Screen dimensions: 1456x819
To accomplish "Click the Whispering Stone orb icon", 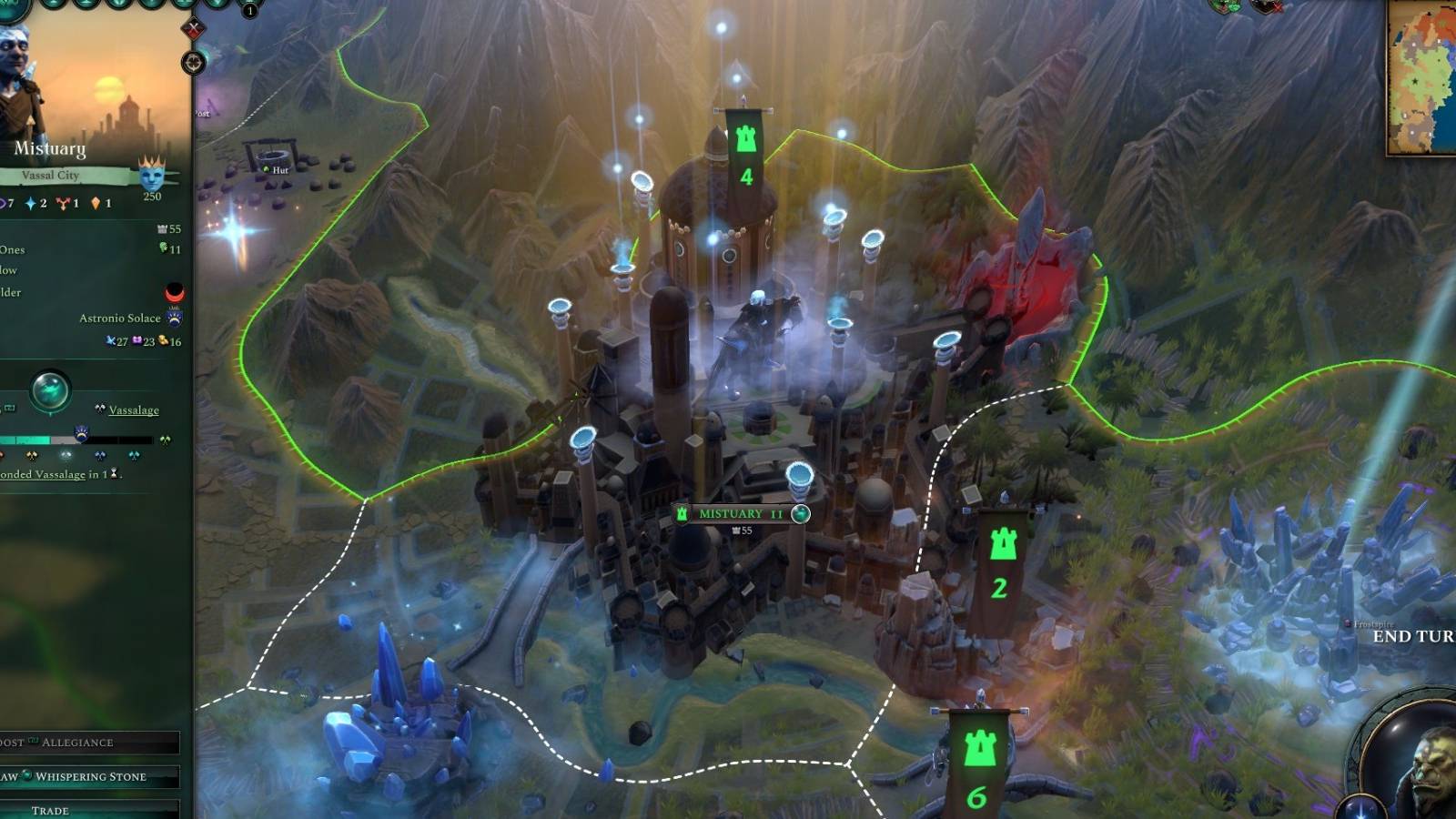I will 26,776.
